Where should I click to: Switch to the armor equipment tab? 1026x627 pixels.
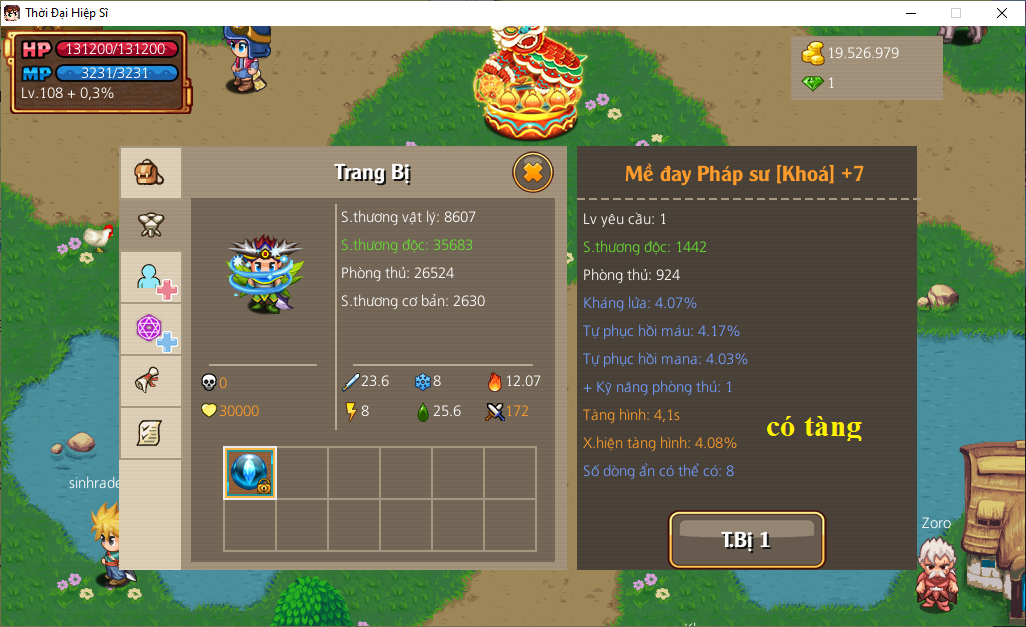(x=150, y=224)
